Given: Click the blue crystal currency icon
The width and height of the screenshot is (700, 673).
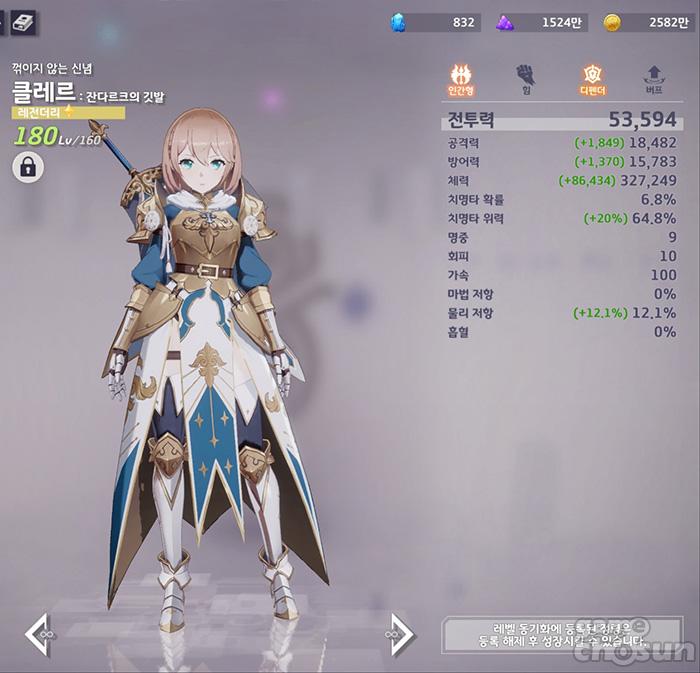Looking at the screenshot, I should click(x=398, y=22).
